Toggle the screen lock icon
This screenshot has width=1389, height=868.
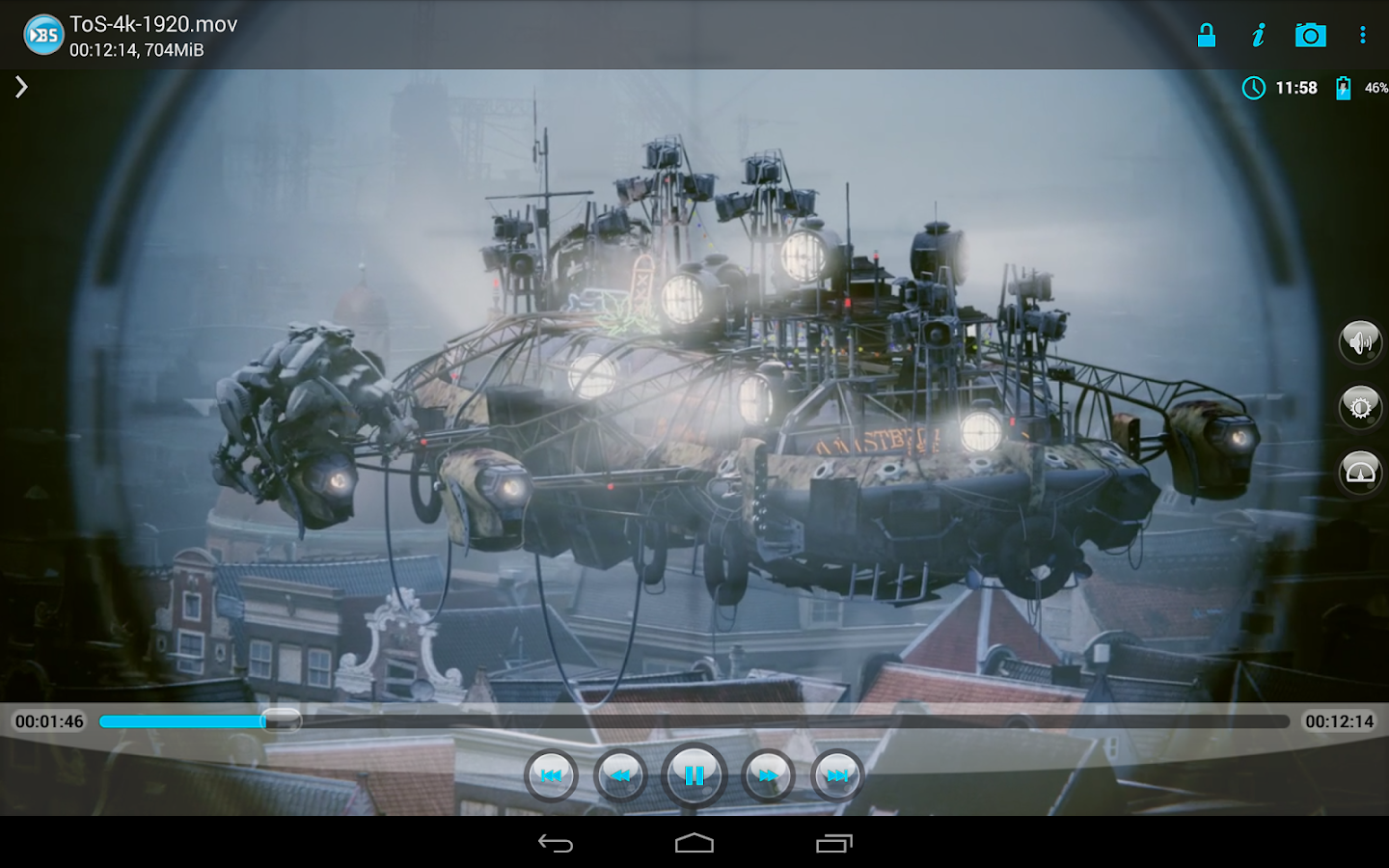coord(1207,35)
